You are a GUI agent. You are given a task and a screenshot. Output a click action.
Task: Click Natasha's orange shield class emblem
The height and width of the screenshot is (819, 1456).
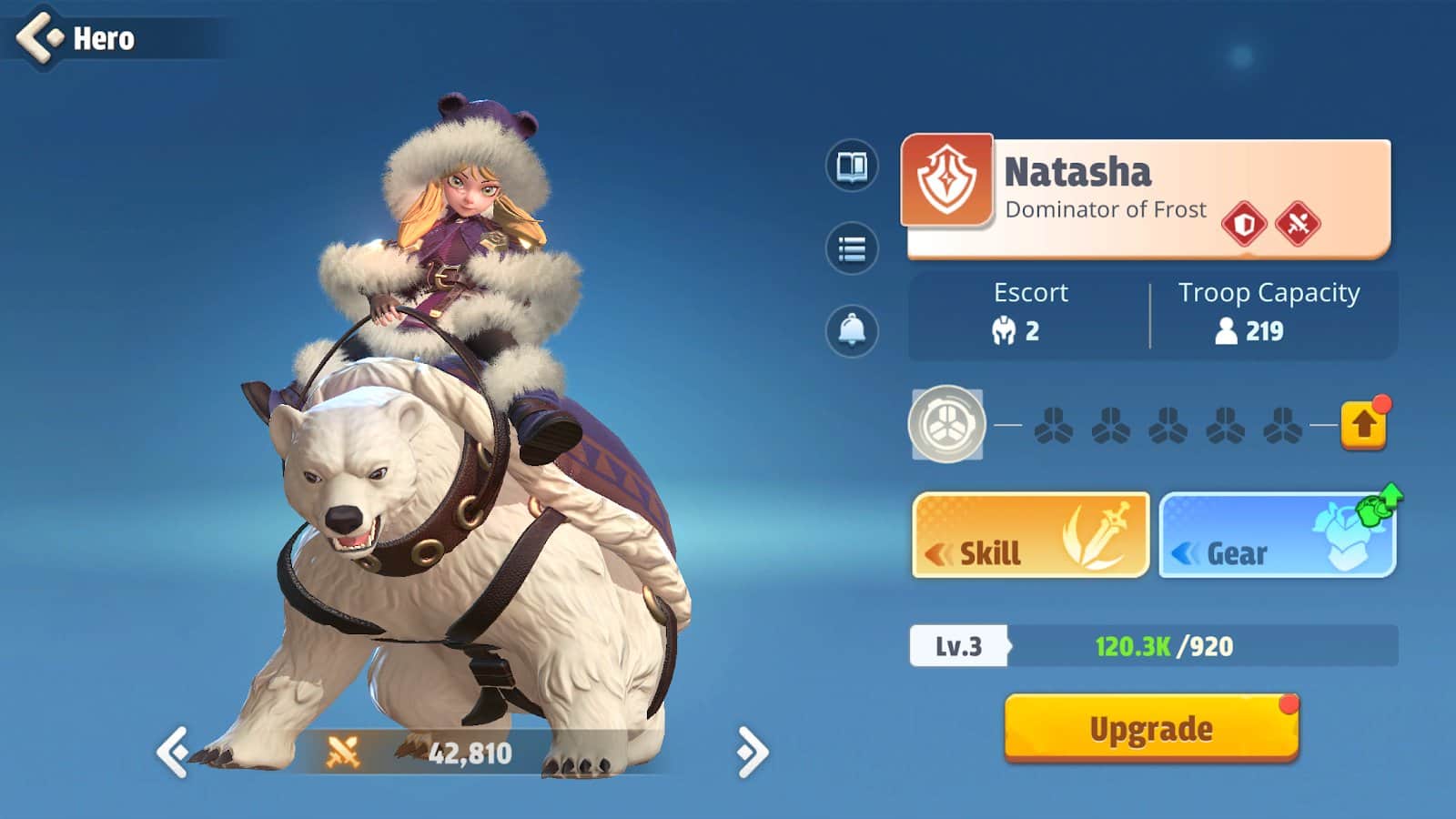(x=946, y=180)
